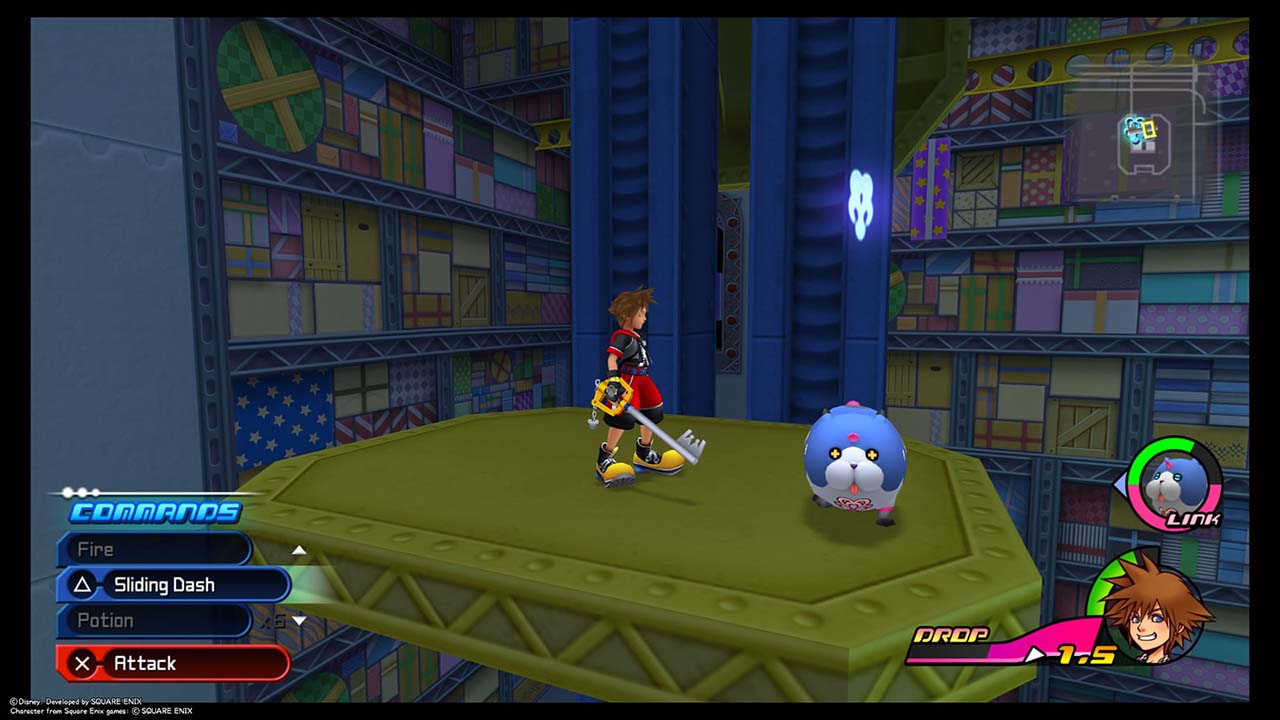Image resolution: width=1280 pixels, height=720 pixels.
Task: Click the up arrow of command deck
Action: (x=299, y=550)
